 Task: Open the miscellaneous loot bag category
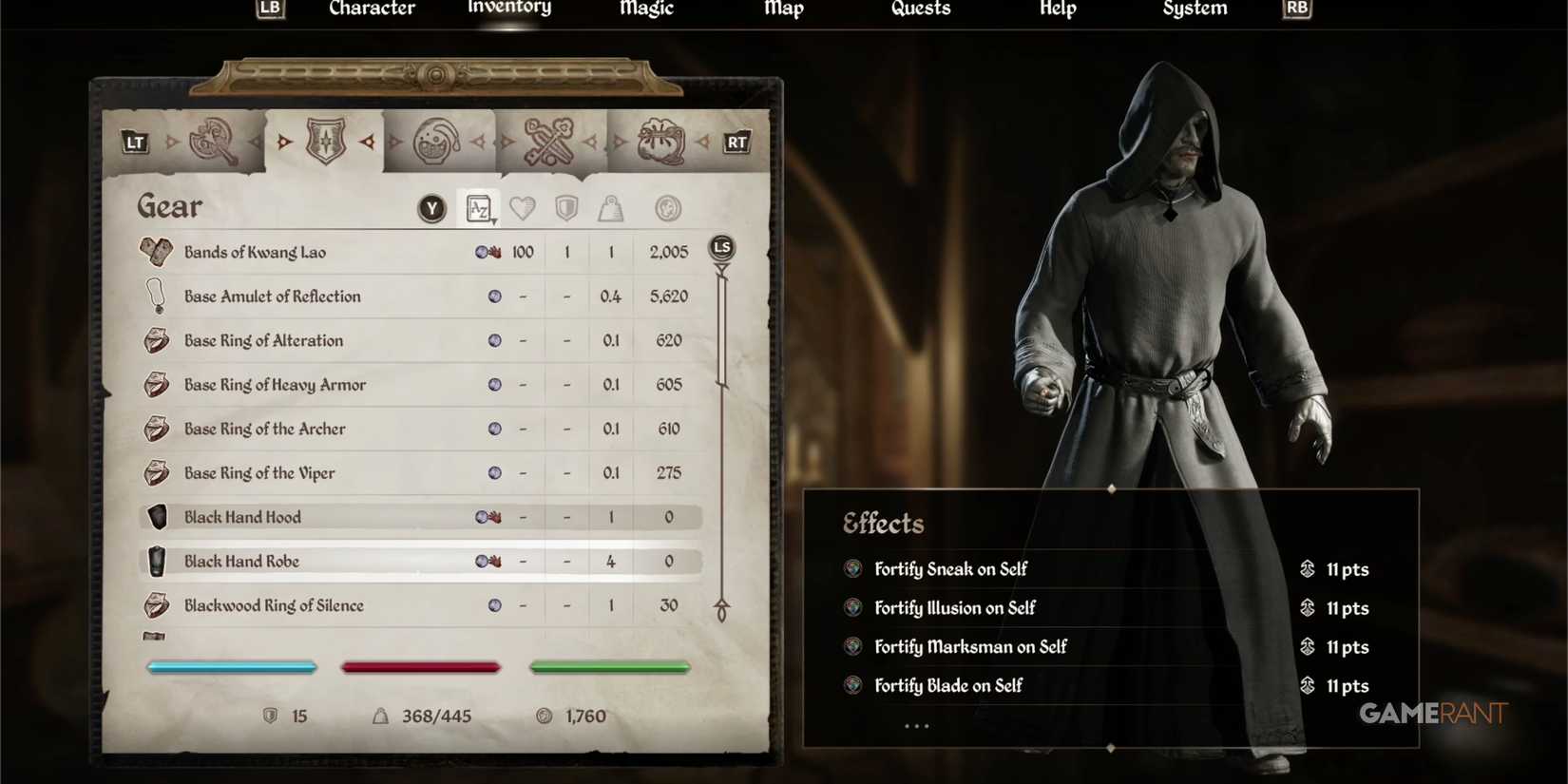tap(660, 141)
